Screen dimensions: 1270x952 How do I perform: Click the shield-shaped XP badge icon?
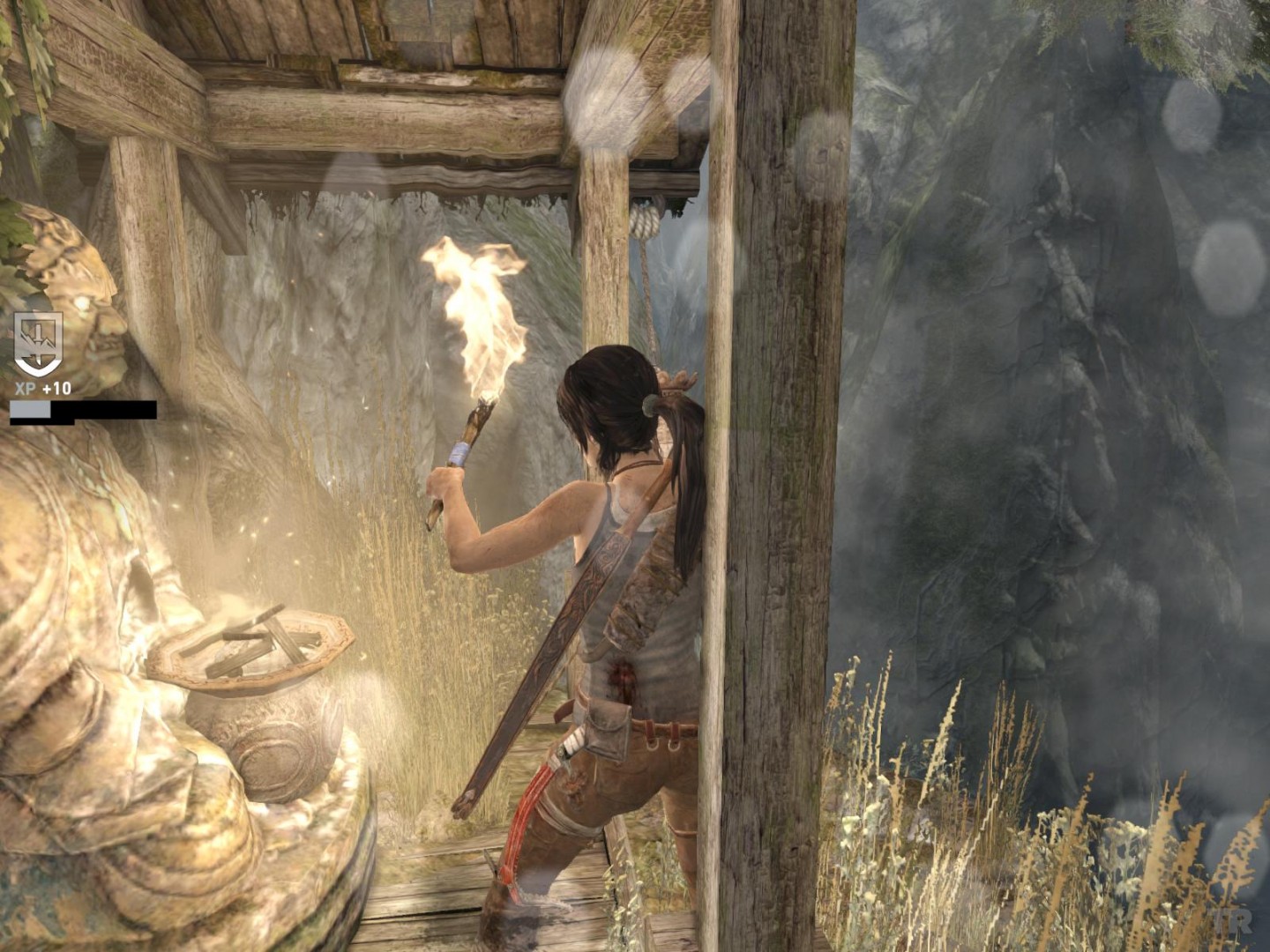[x=38, y=343]
